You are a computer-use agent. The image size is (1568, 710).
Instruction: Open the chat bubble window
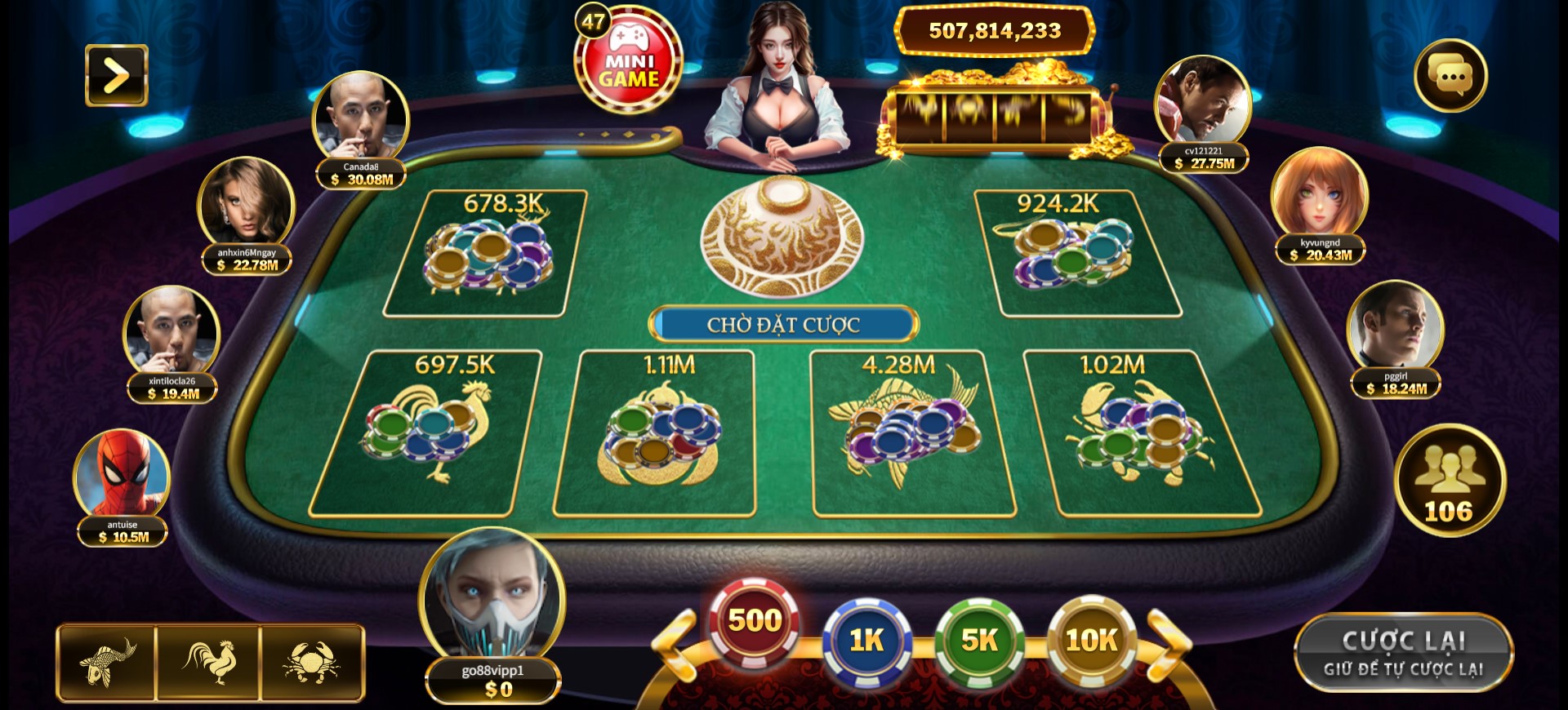pyautogui.click(x=1452, y=75)
